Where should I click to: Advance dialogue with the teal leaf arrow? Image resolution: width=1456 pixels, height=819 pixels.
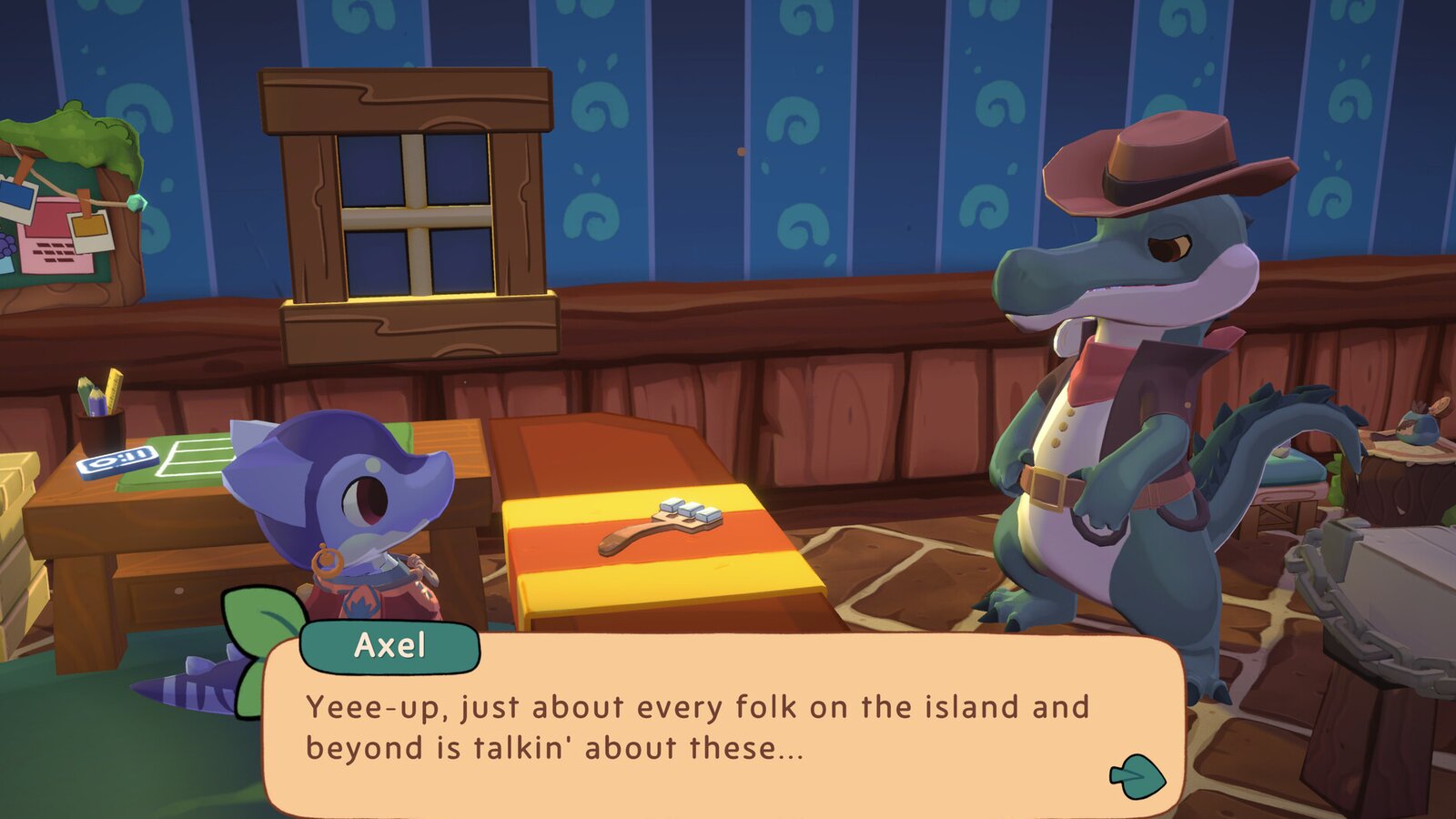click(1137, 776)
